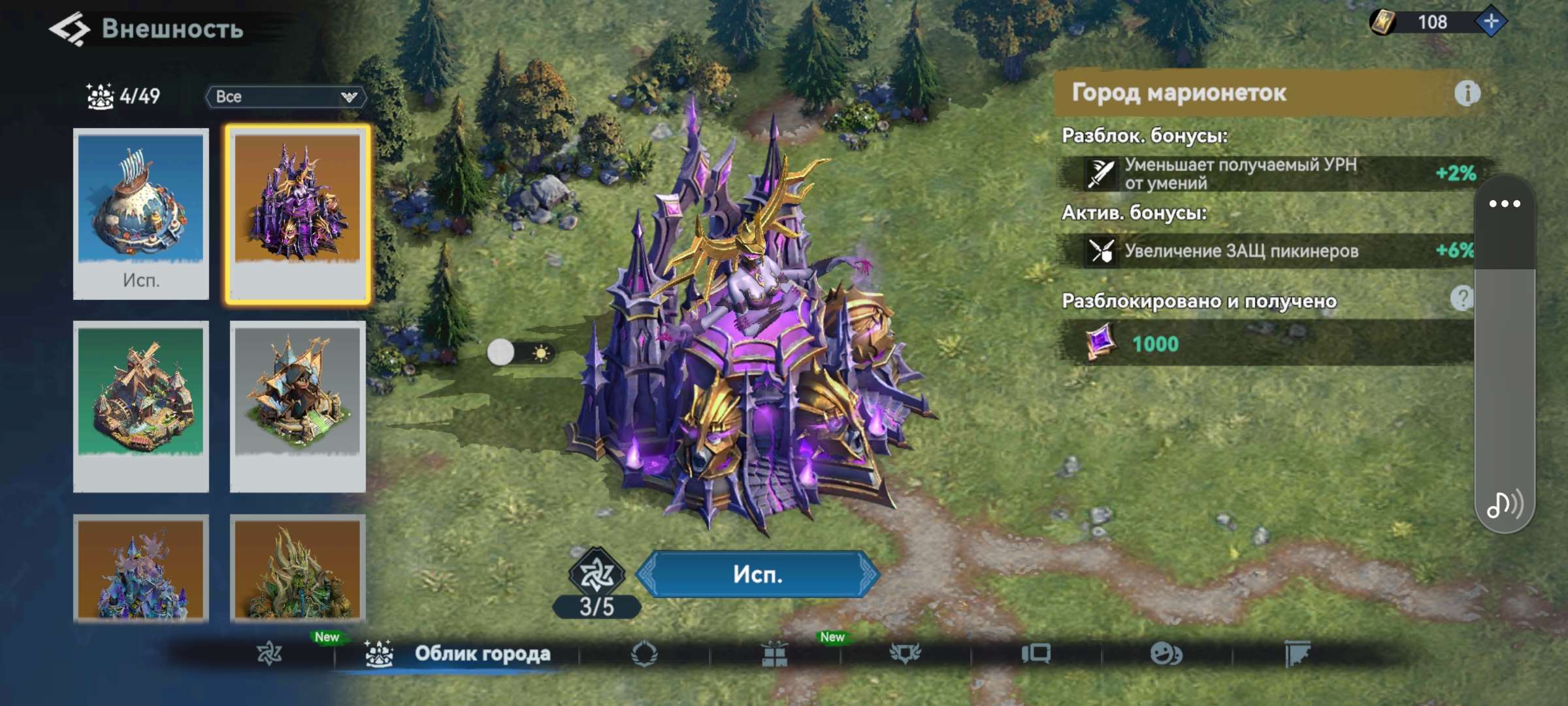The image size is (1568, 706).
Task: Click the blue Исп. button
Action: click(x=758, y=574)
